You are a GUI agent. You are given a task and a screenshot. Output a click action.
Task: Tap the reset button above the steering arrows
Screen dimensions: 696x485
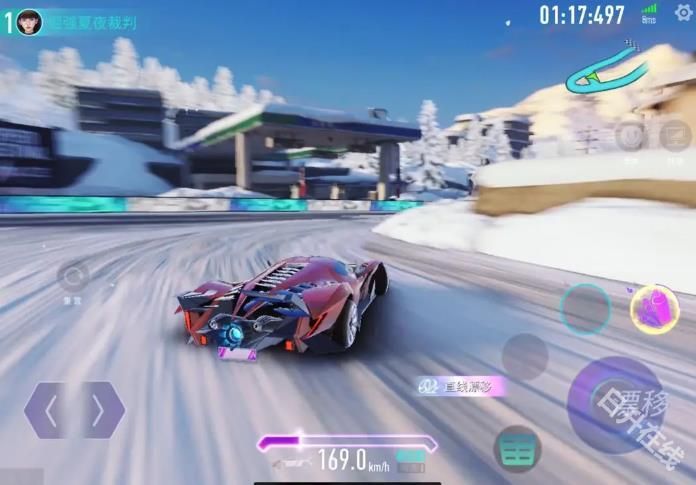point(72,277)
